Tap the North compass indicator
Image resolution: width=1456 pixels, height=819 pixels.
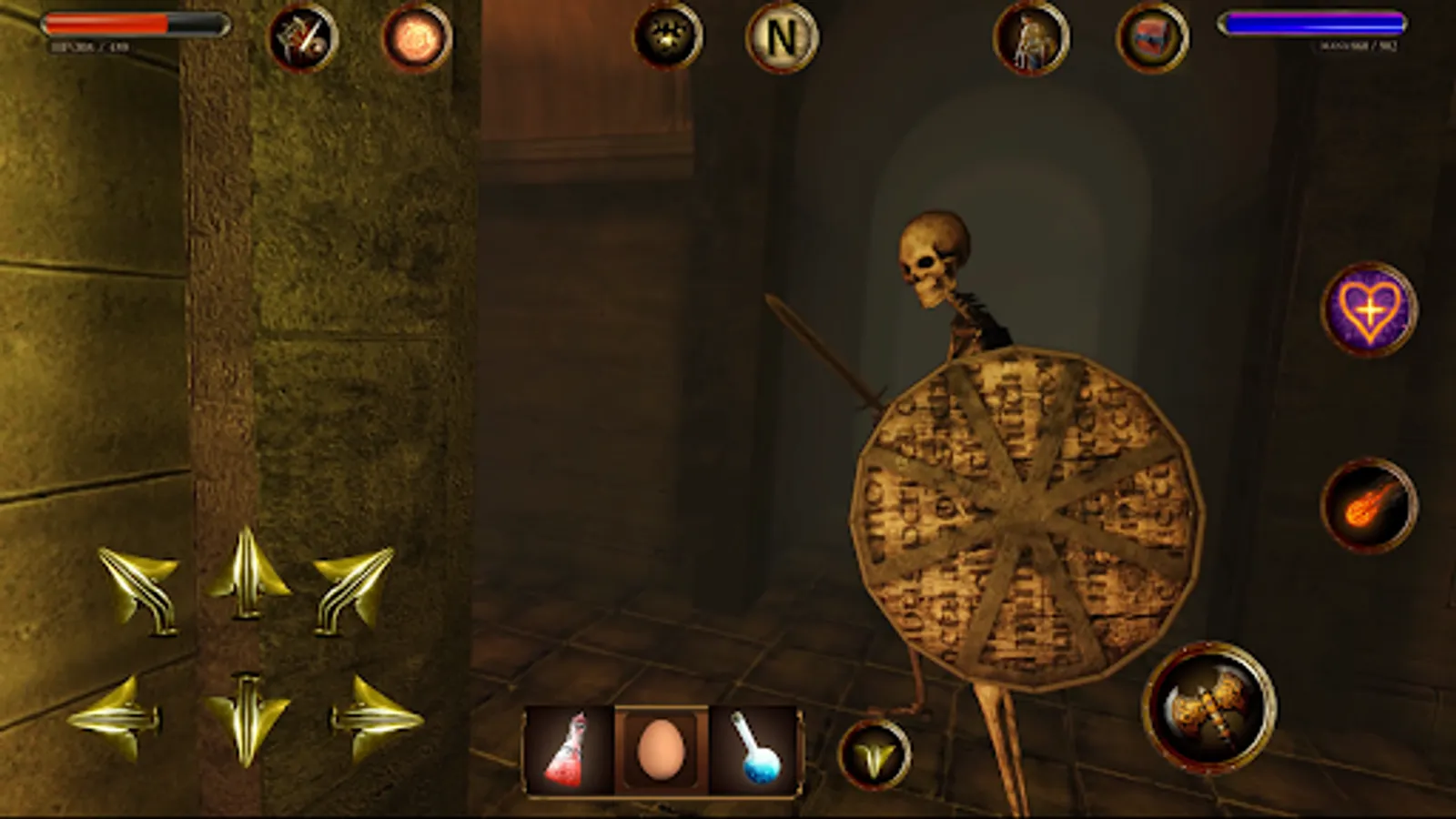coord(780,38)
